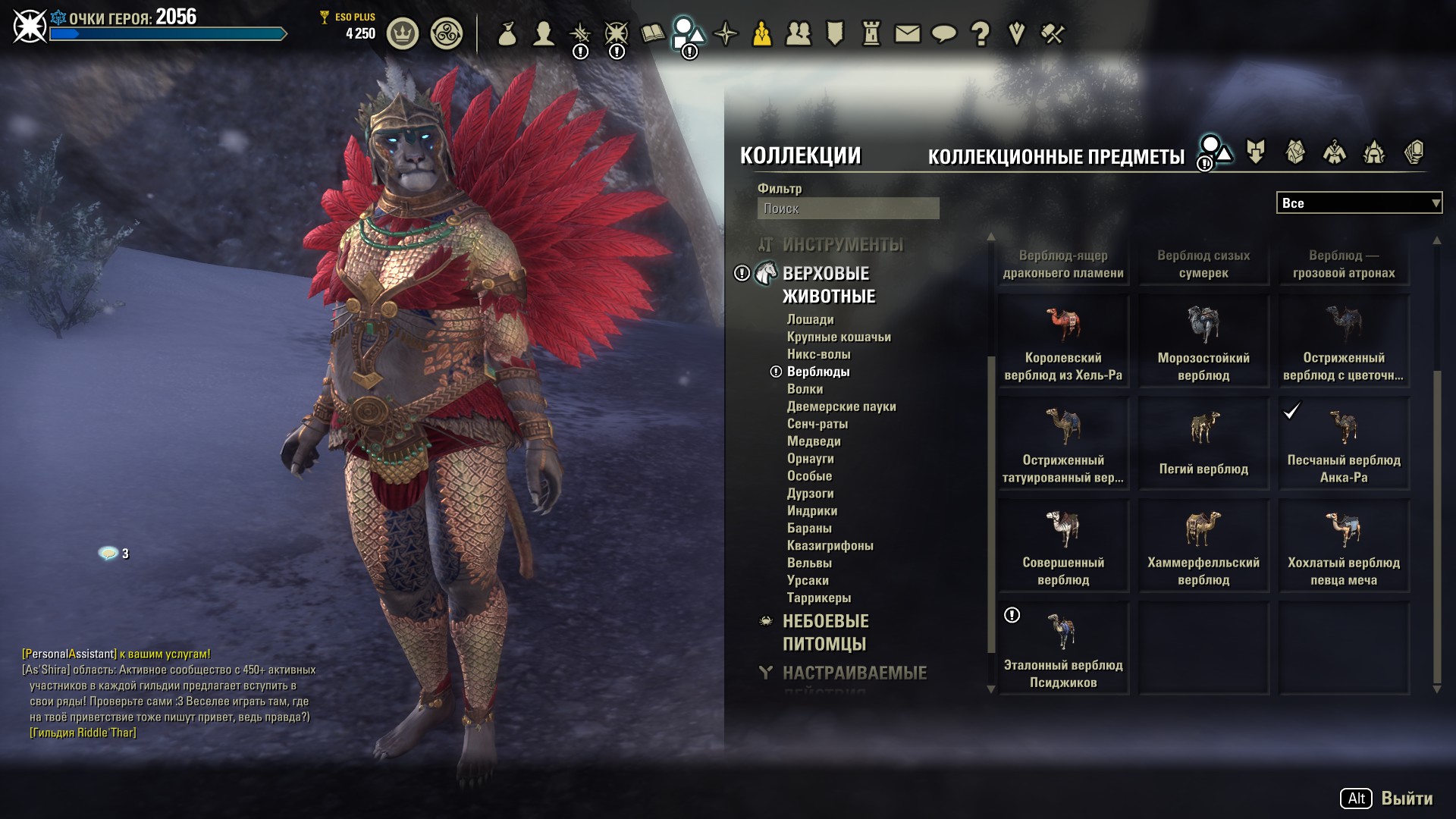Open the journal book icon
This screenshot has height=819, width=1456.
[652, 33]
